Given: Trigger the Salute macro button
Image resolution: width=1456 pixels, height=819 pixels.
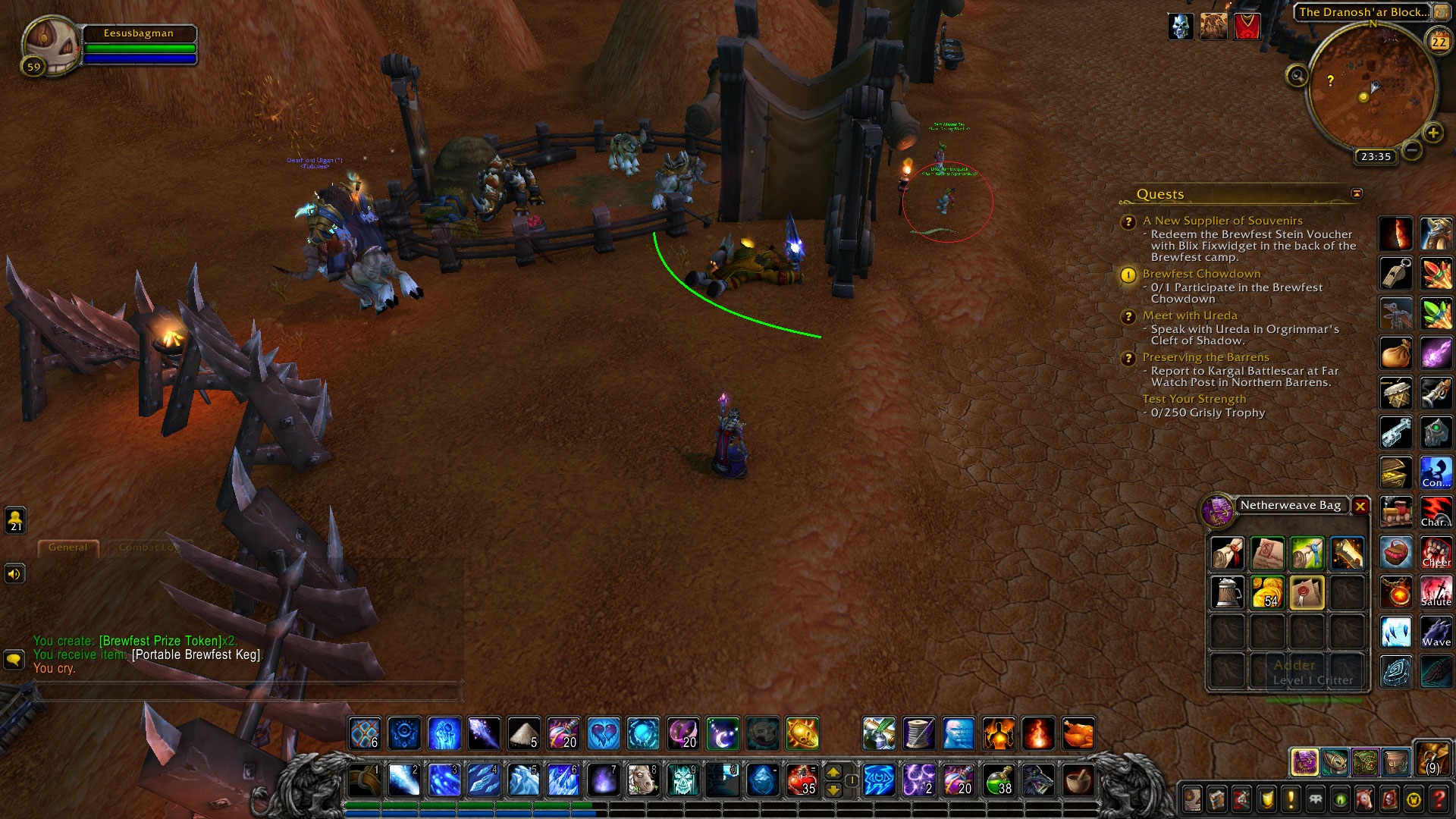Looking at the screenshot, I should (1436, 592).
